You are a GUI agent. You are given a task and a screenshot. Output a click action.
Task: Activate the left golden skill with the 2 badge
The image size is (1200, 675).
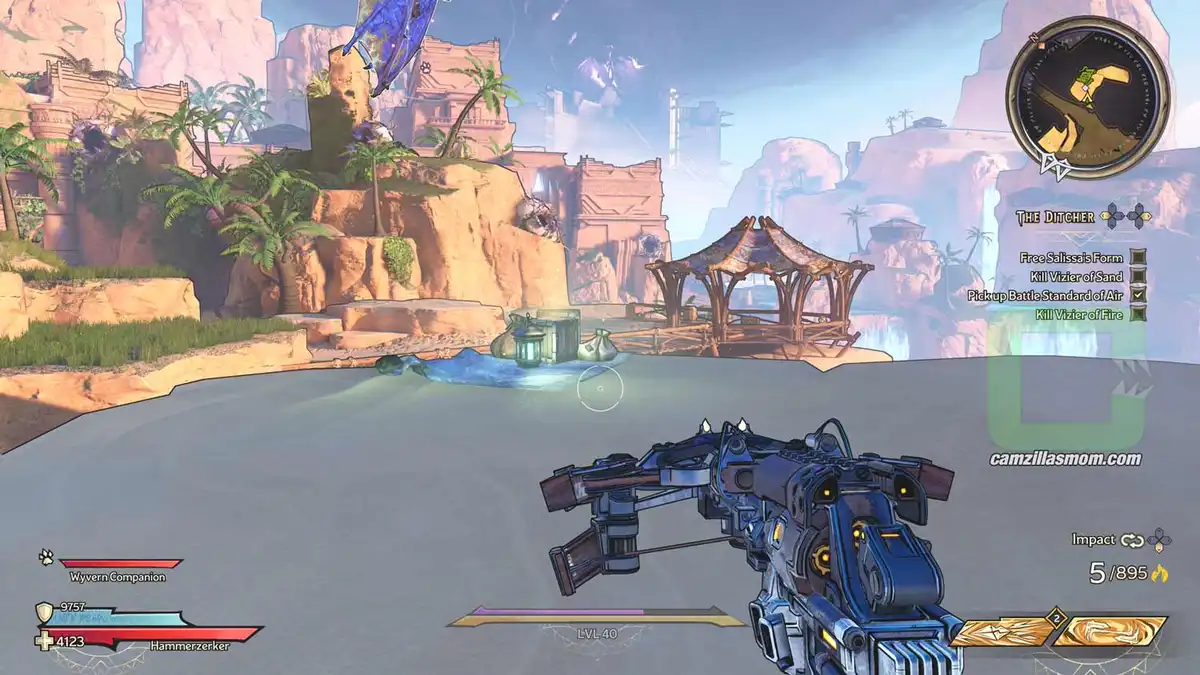[1001, 632]
